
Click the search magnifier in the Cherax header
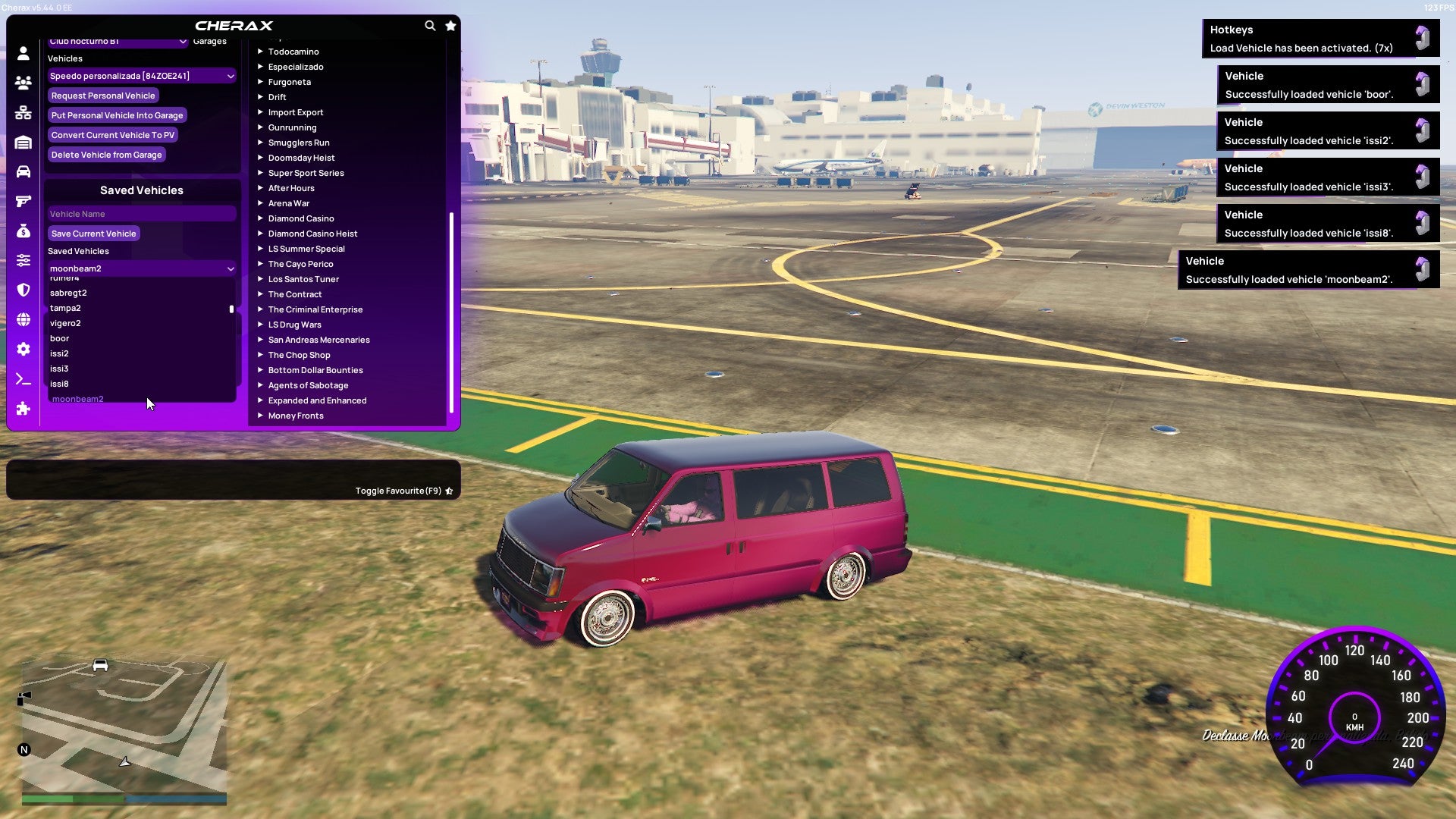[x=430, y=25]
